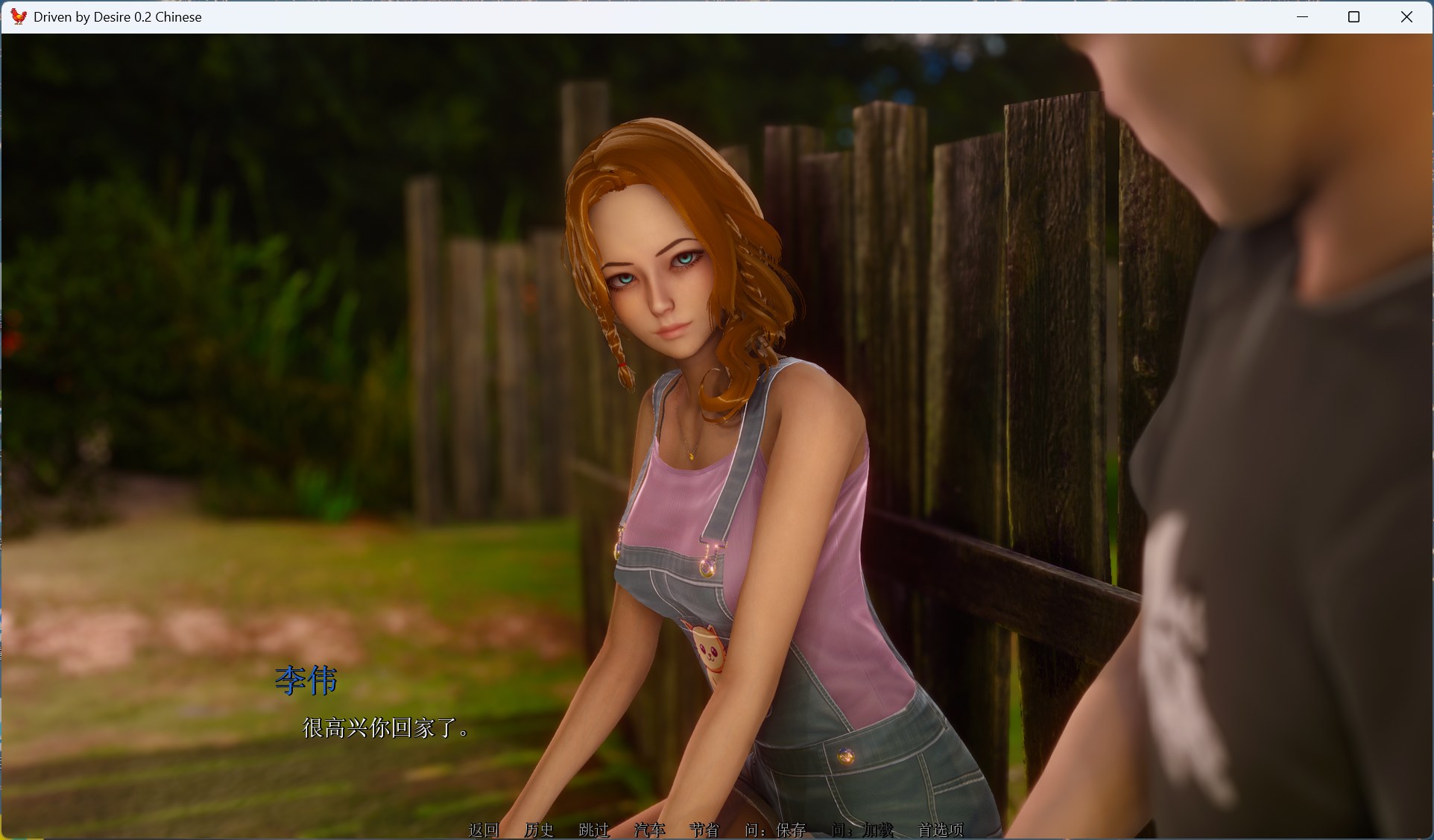
Task: Maximize the Driven by Desire window
Action: (1354, 16)
